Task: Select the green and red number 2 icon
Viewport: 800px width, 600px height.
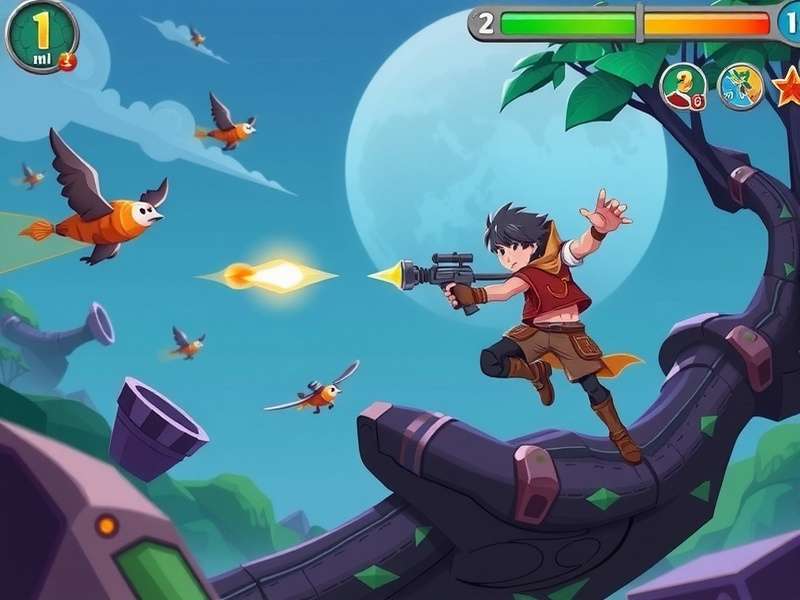Action: click(684, 86)
